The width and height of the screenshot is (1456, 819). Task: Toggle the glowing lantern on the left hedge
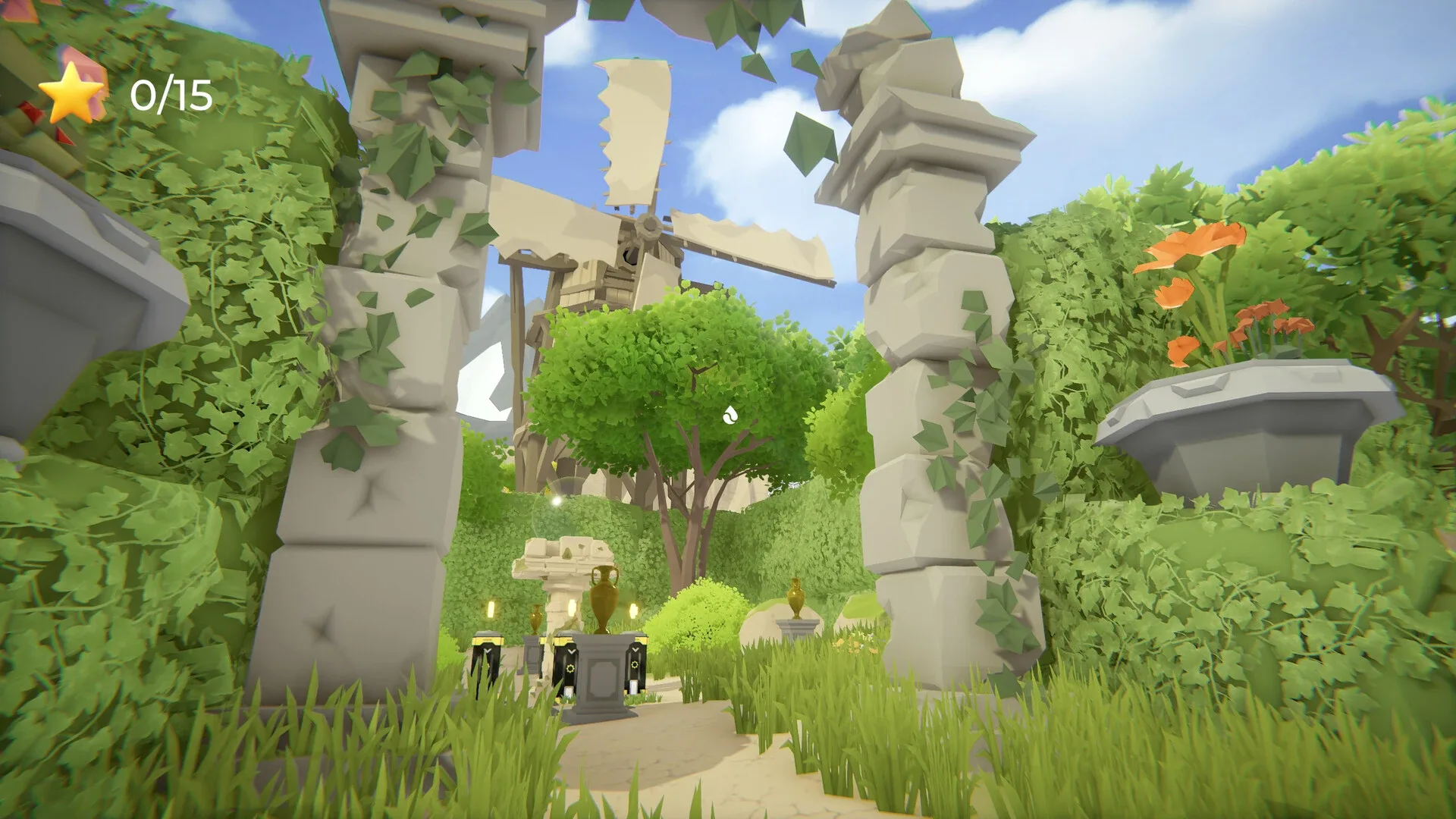[x=491, y=609]
